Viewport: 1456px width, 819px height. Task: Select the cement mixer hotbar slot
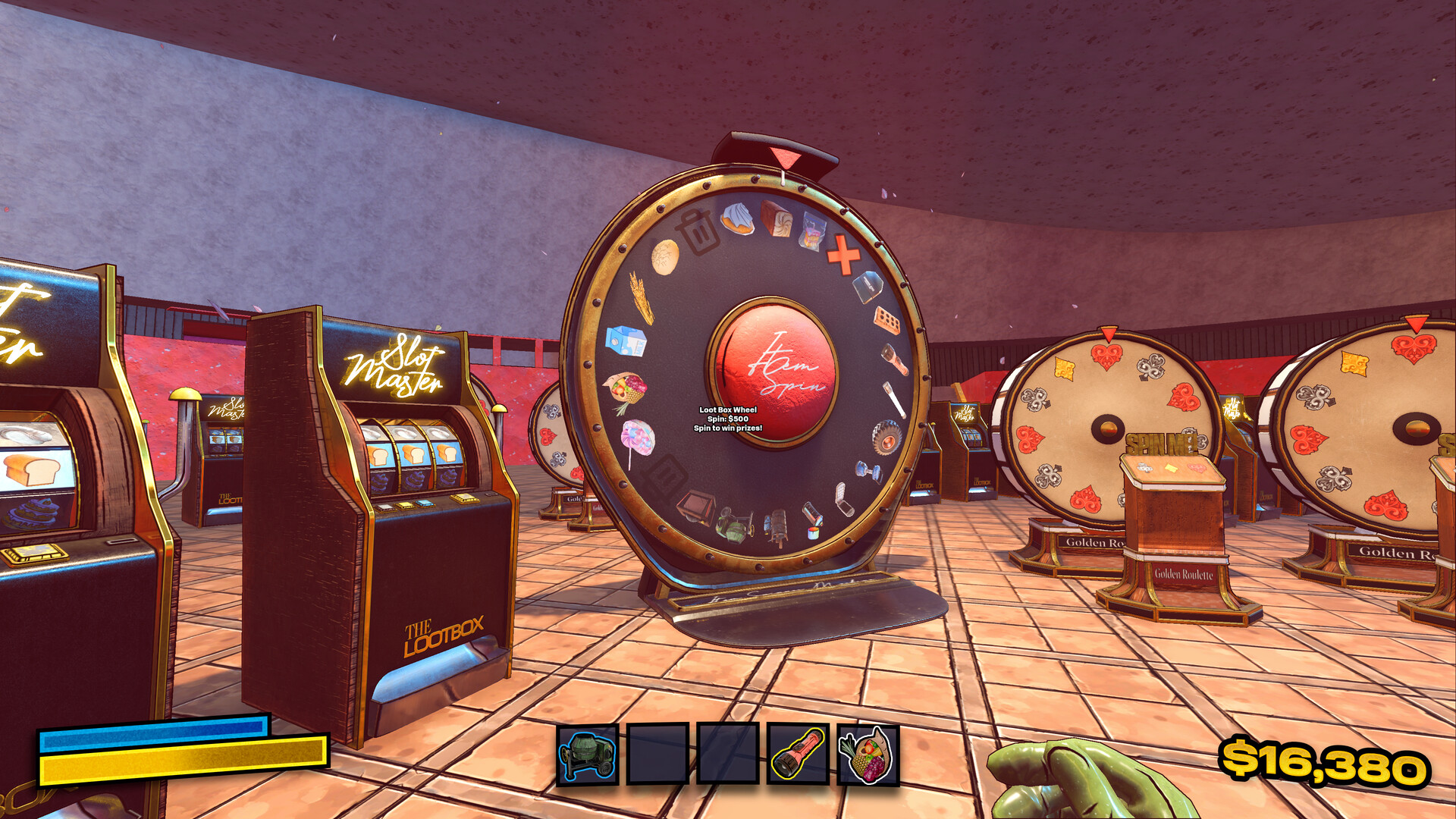588,755
